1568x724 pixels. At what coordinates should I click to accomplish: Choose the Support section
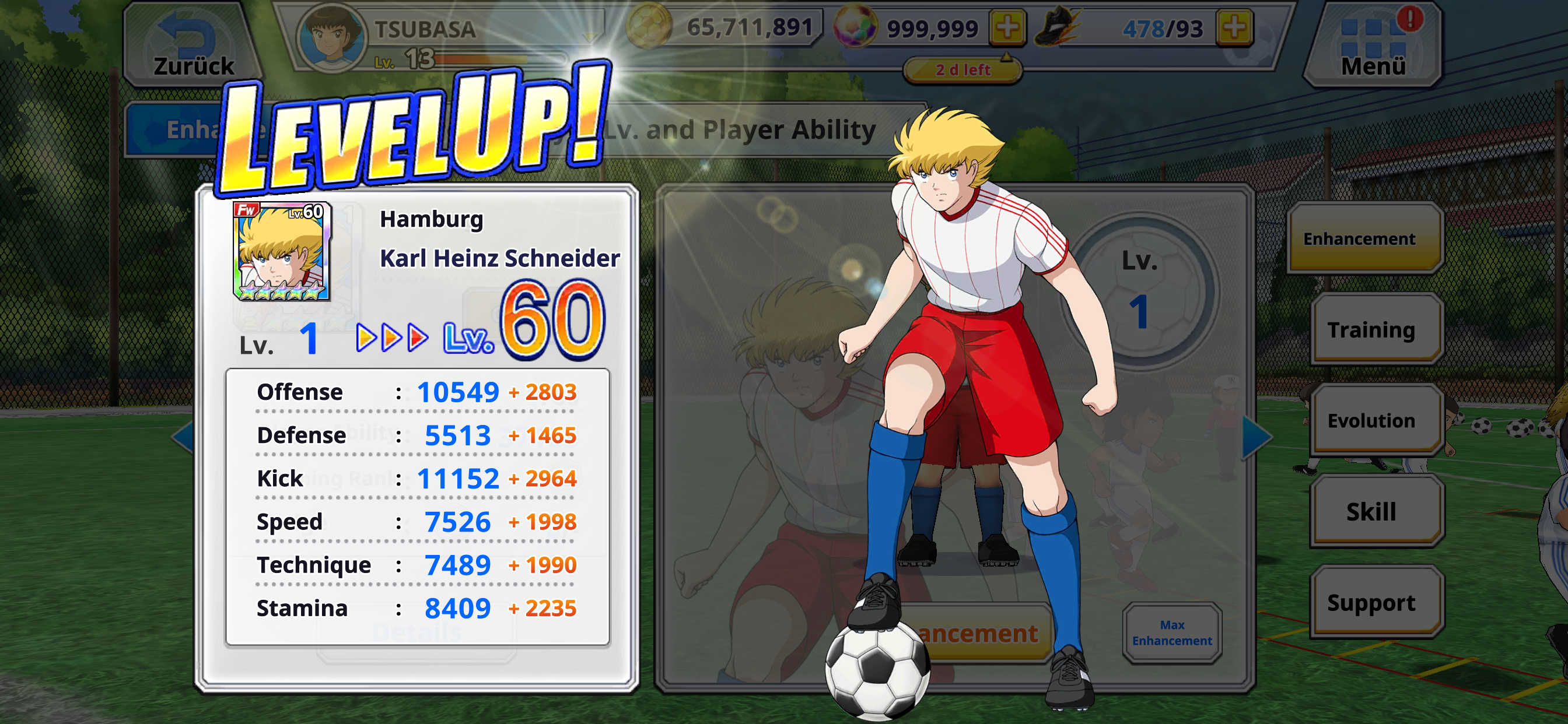[x=1373, y=602]
